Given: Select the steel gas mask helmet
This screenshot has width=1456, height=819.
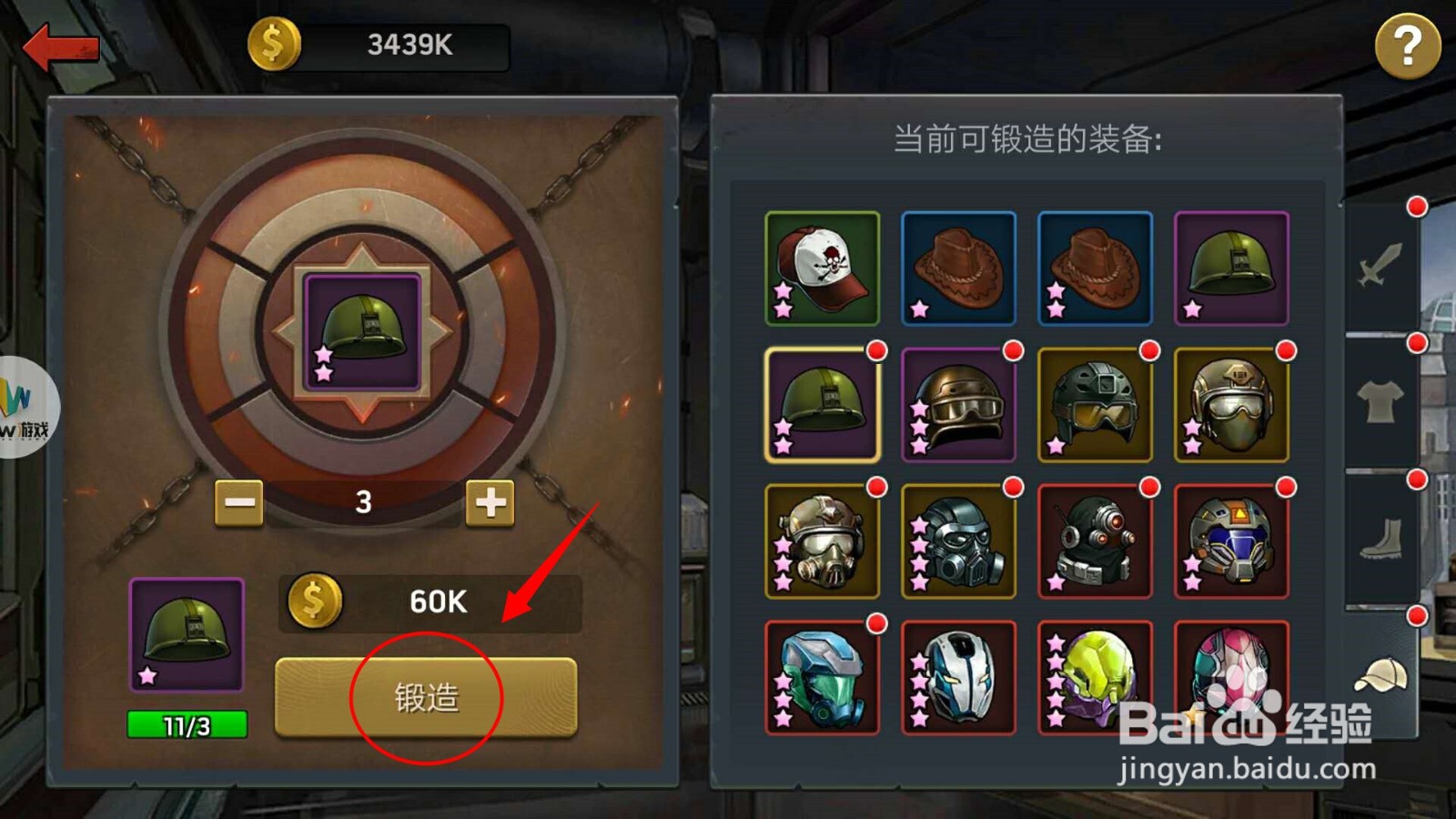Looking at the screenshot, I should click(x=958, y=541).
